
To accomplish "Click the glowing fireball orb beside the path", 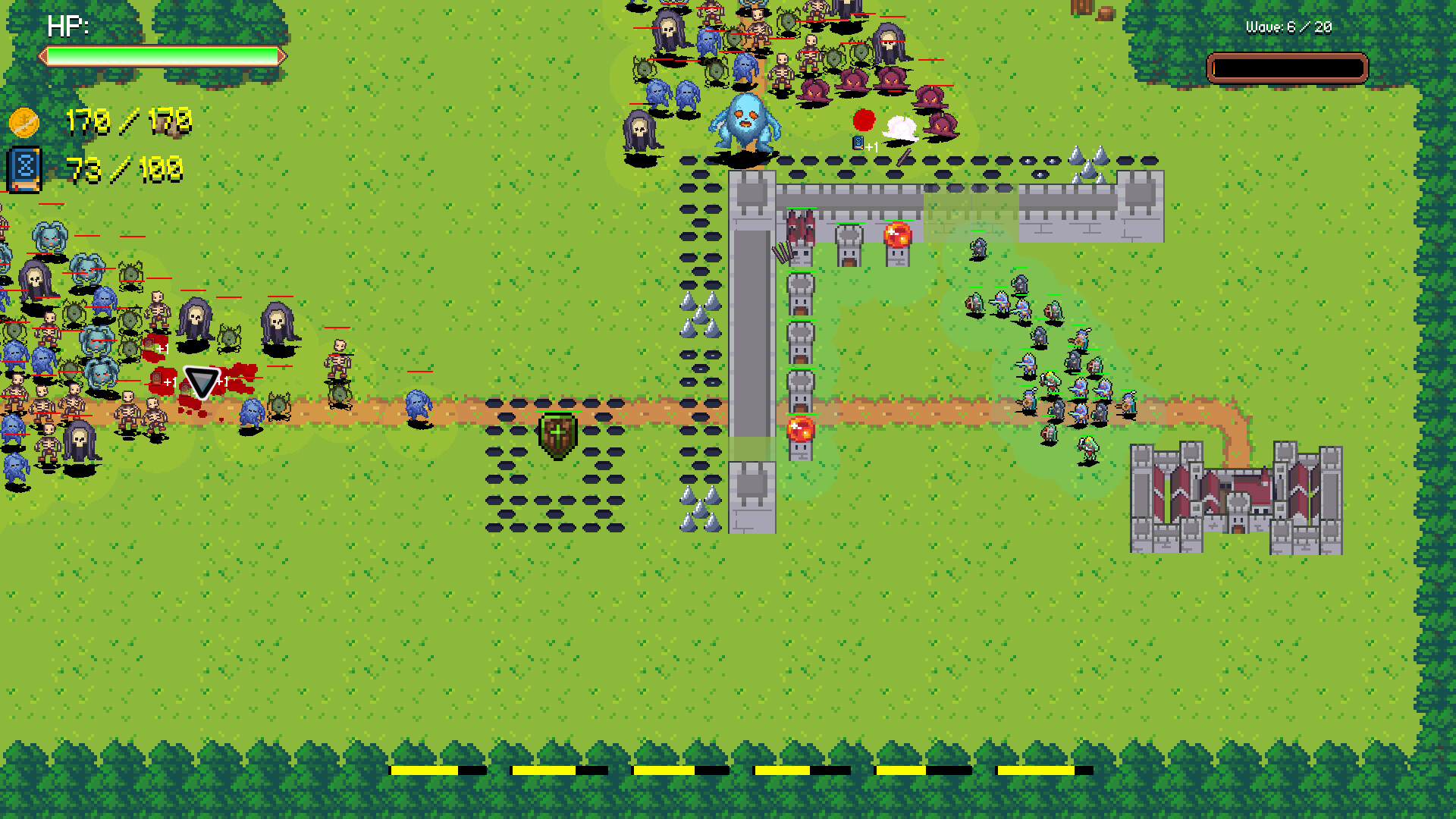I will [x=800, y=431].
